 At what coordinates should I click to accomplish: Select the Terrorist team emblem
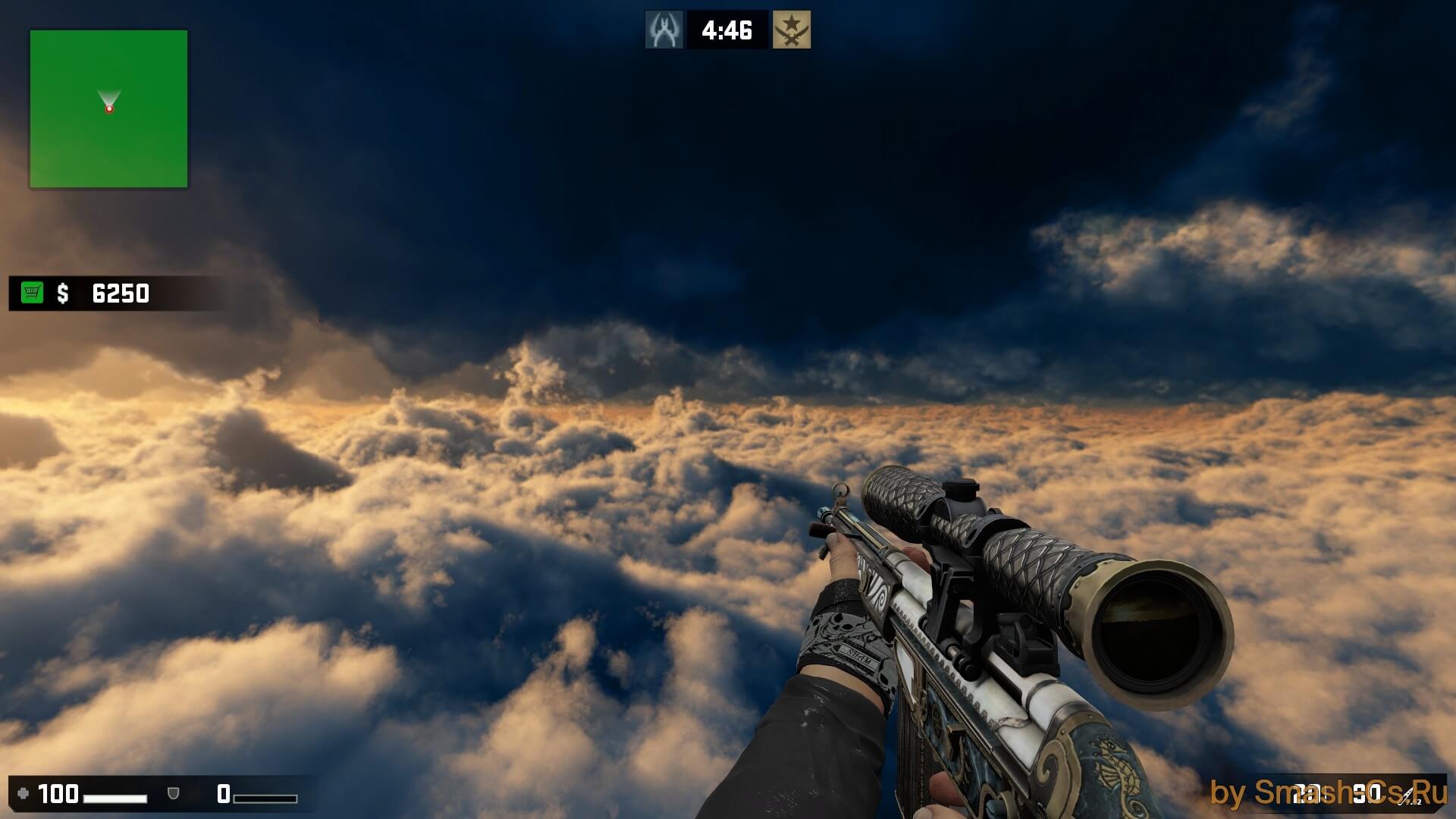[x=791, y=30]
